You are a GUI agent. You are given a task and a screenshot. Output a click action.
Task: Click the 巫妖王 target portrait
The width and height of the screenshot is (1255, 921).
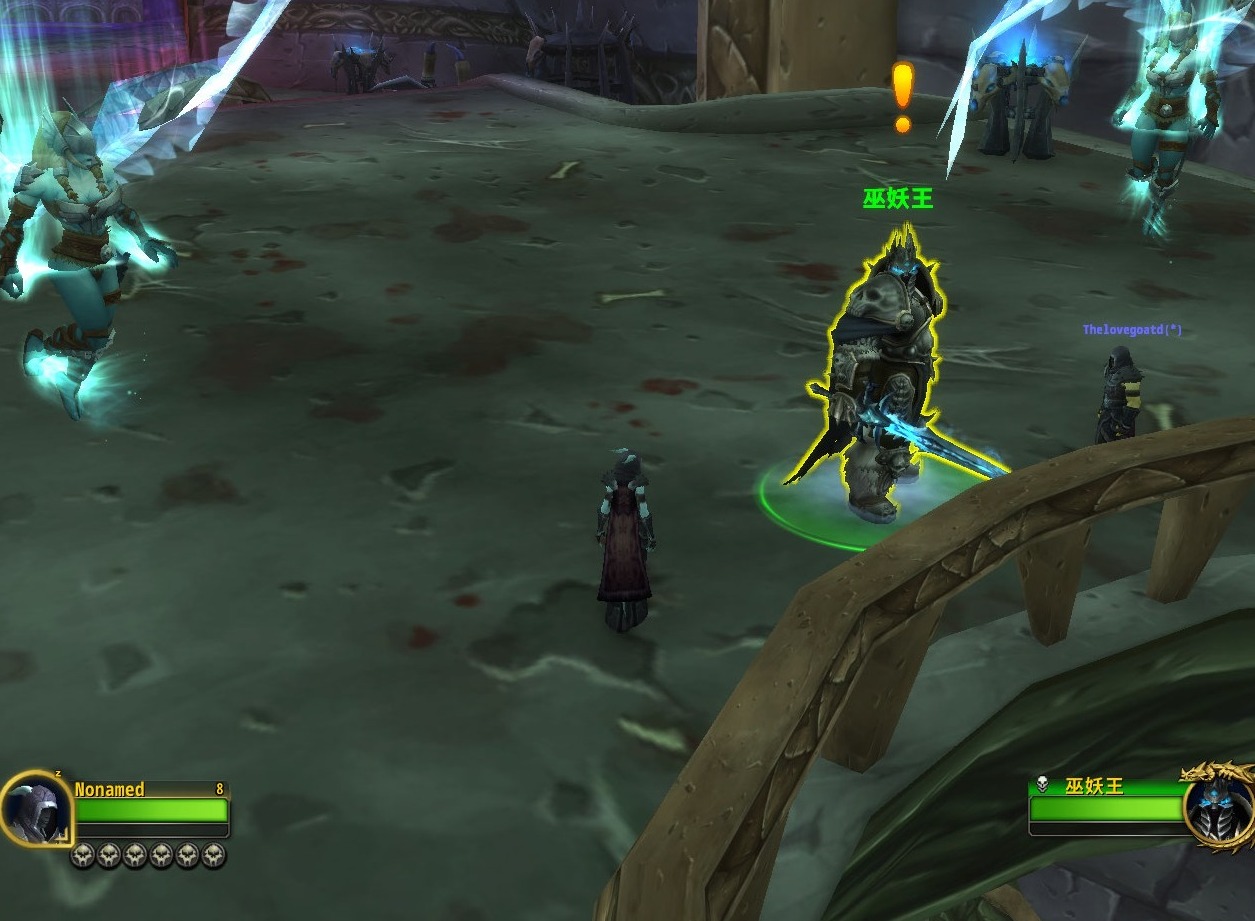click(x=1217, y=807)
